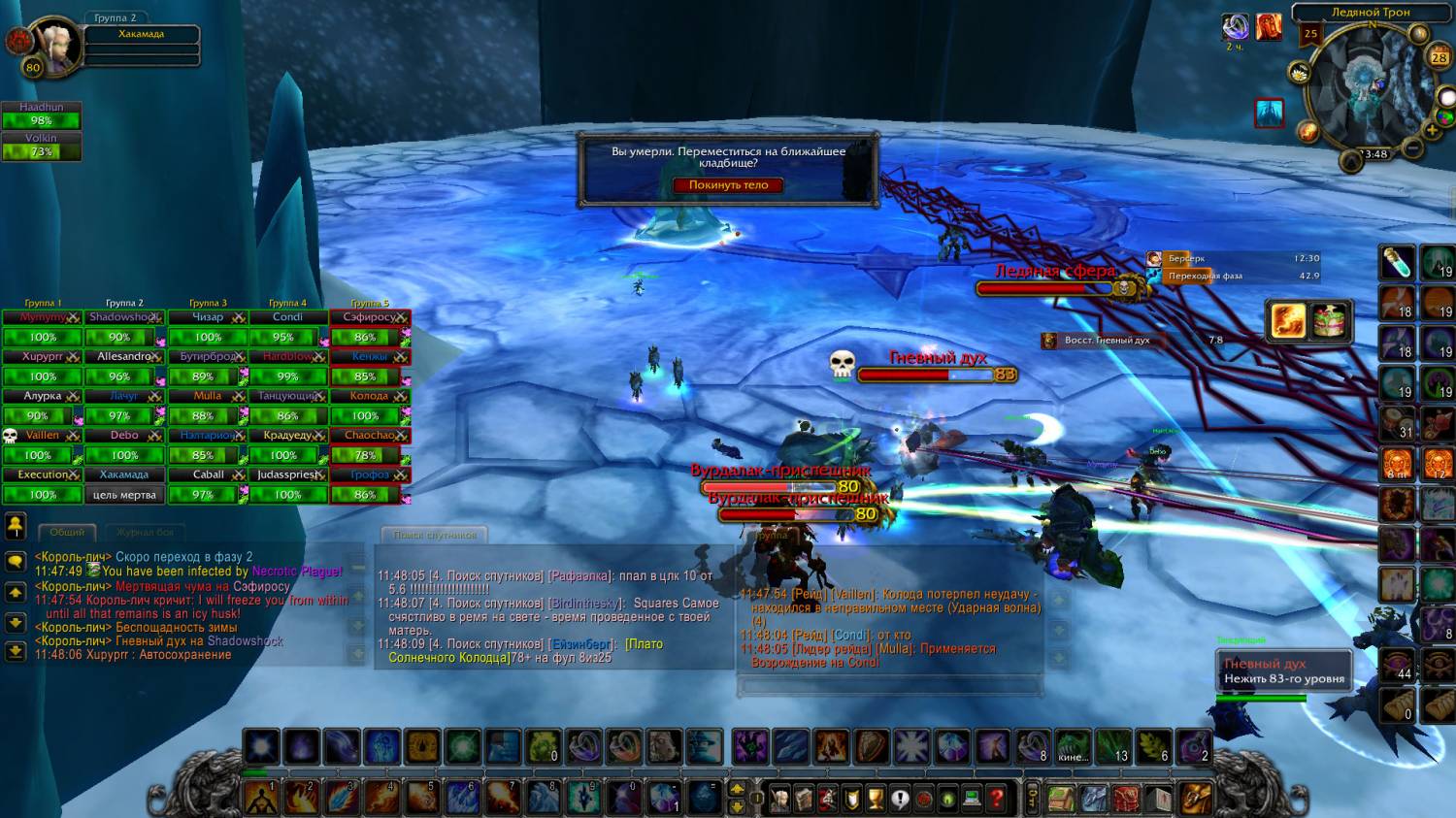The width and height of the screenshot is (1456, 818).
Task: Open the "Поиск спутников" chat tab
Action: [x=435, y=535]
